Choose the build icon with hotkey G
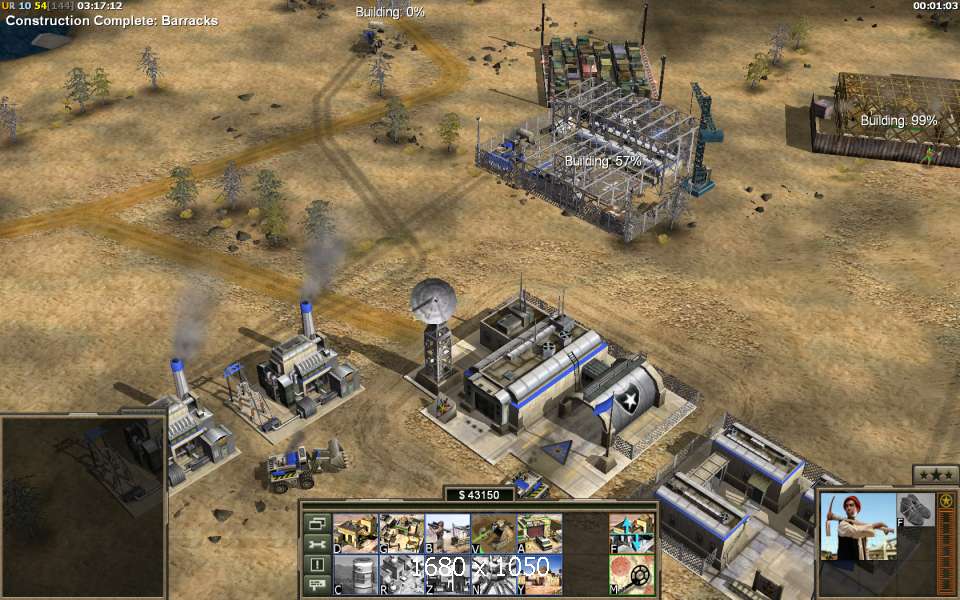 coord(400,533)
